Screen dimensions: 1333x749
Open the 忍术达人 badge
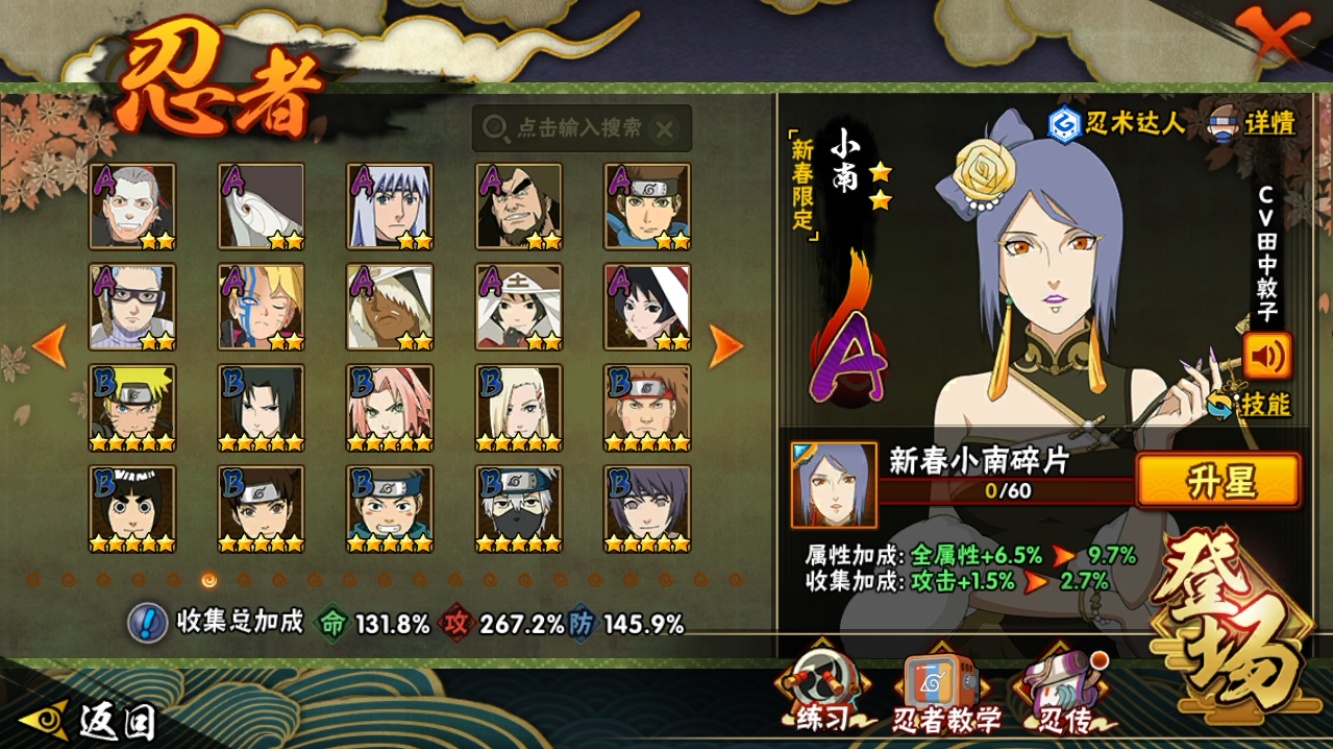coord(1116,123)
